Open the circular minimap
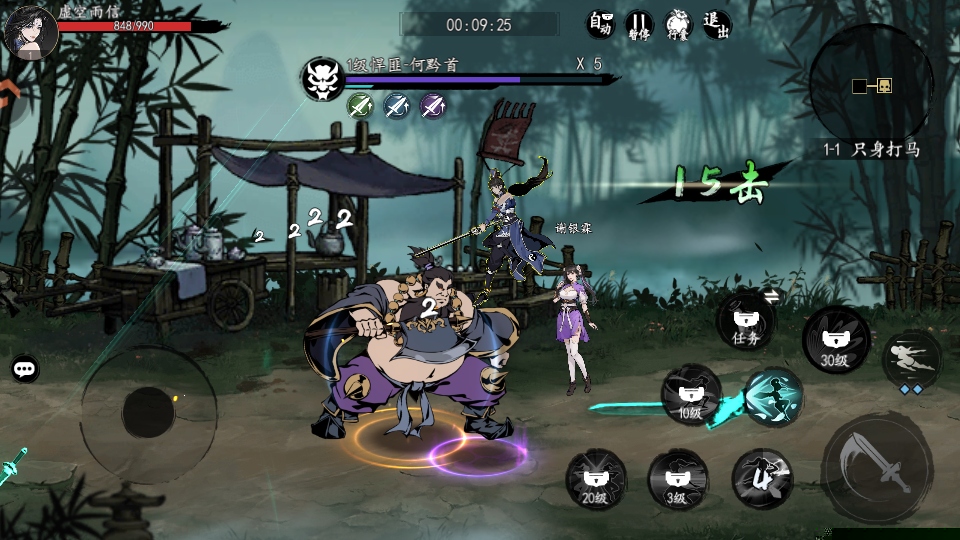This screenshot has height=540, width=960. 871,86
